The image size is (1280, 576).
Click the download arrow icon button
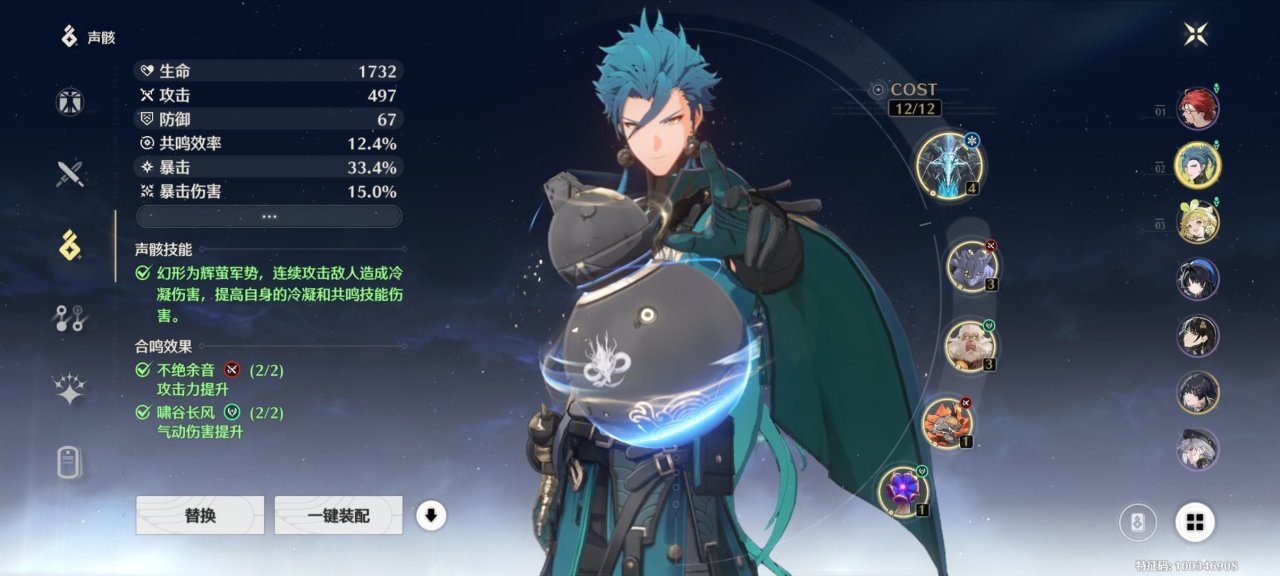tap(431, 516)
